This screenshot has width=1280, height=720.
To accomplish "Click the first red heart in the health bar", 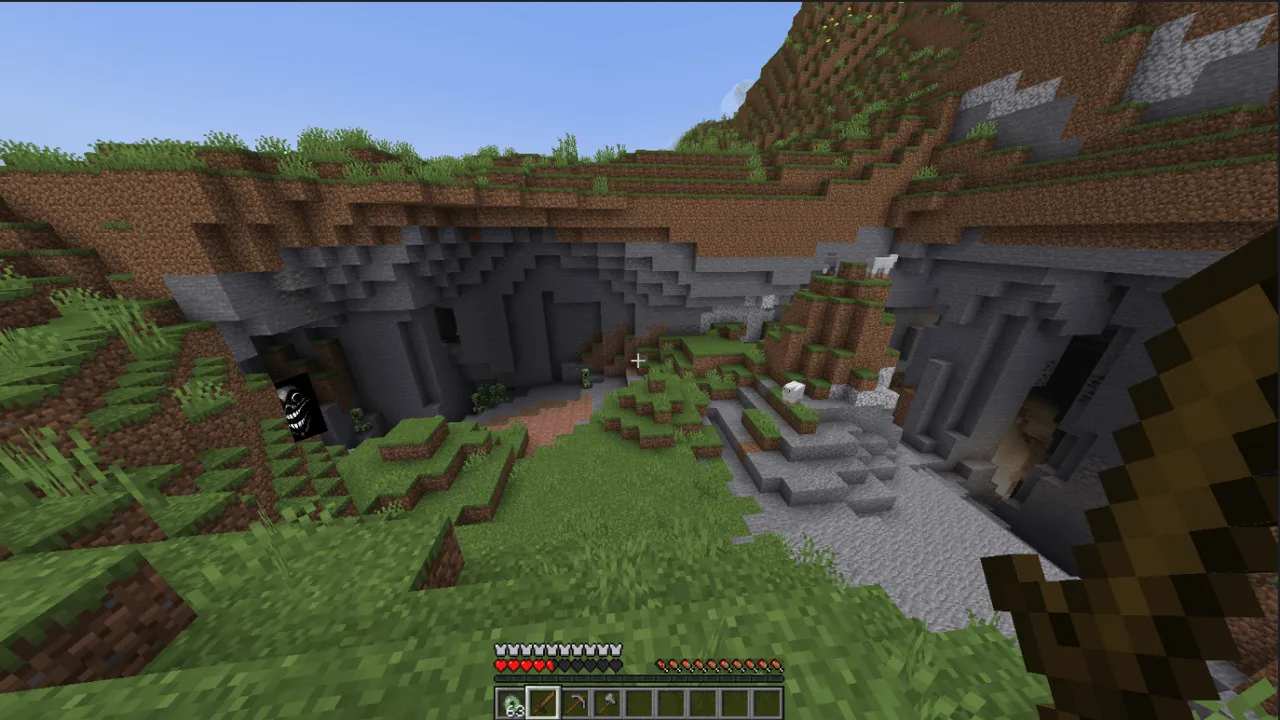I will [501, 663].
